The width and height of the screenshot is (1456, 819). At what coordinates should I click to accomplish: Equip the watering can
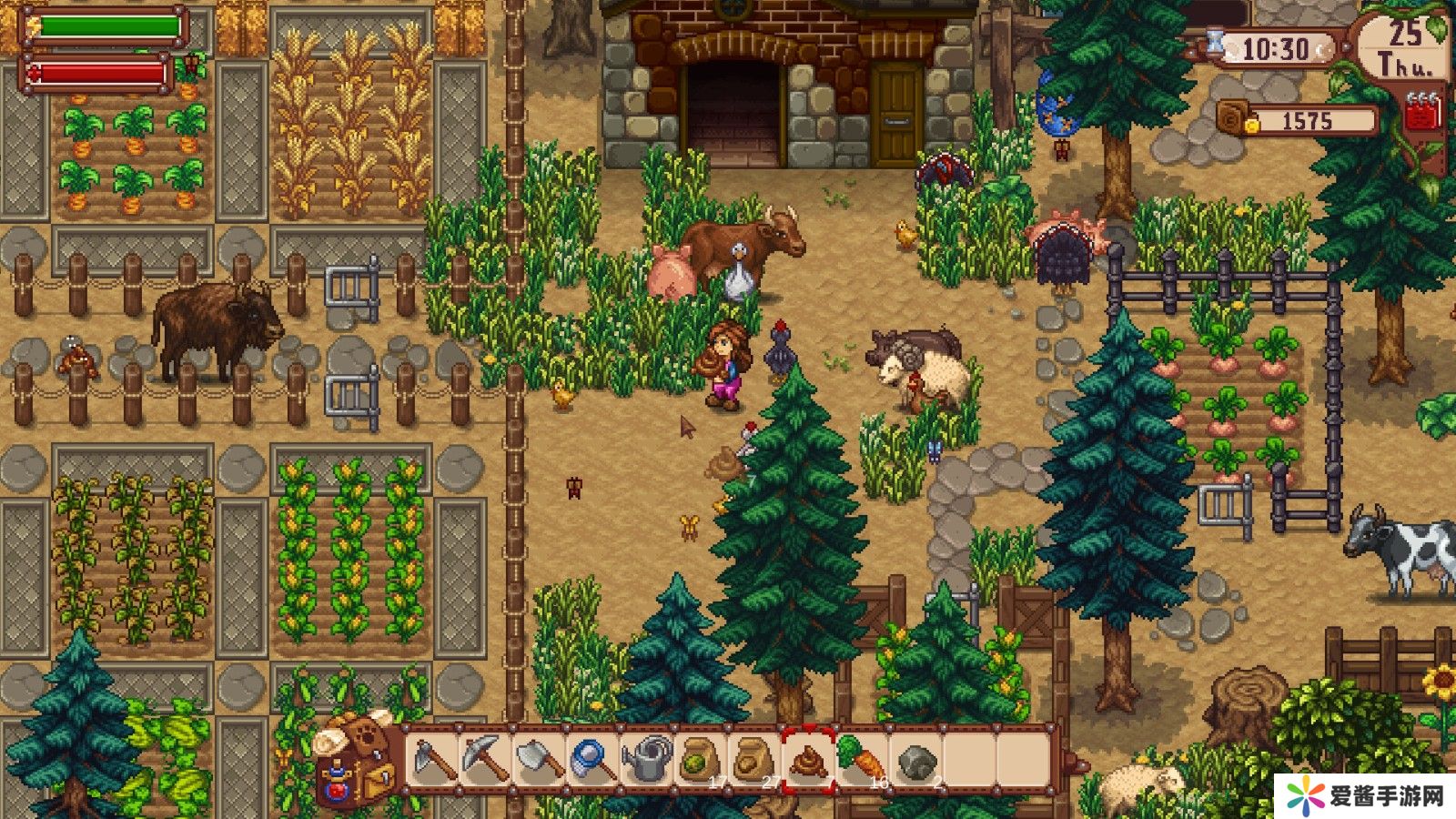647,760
